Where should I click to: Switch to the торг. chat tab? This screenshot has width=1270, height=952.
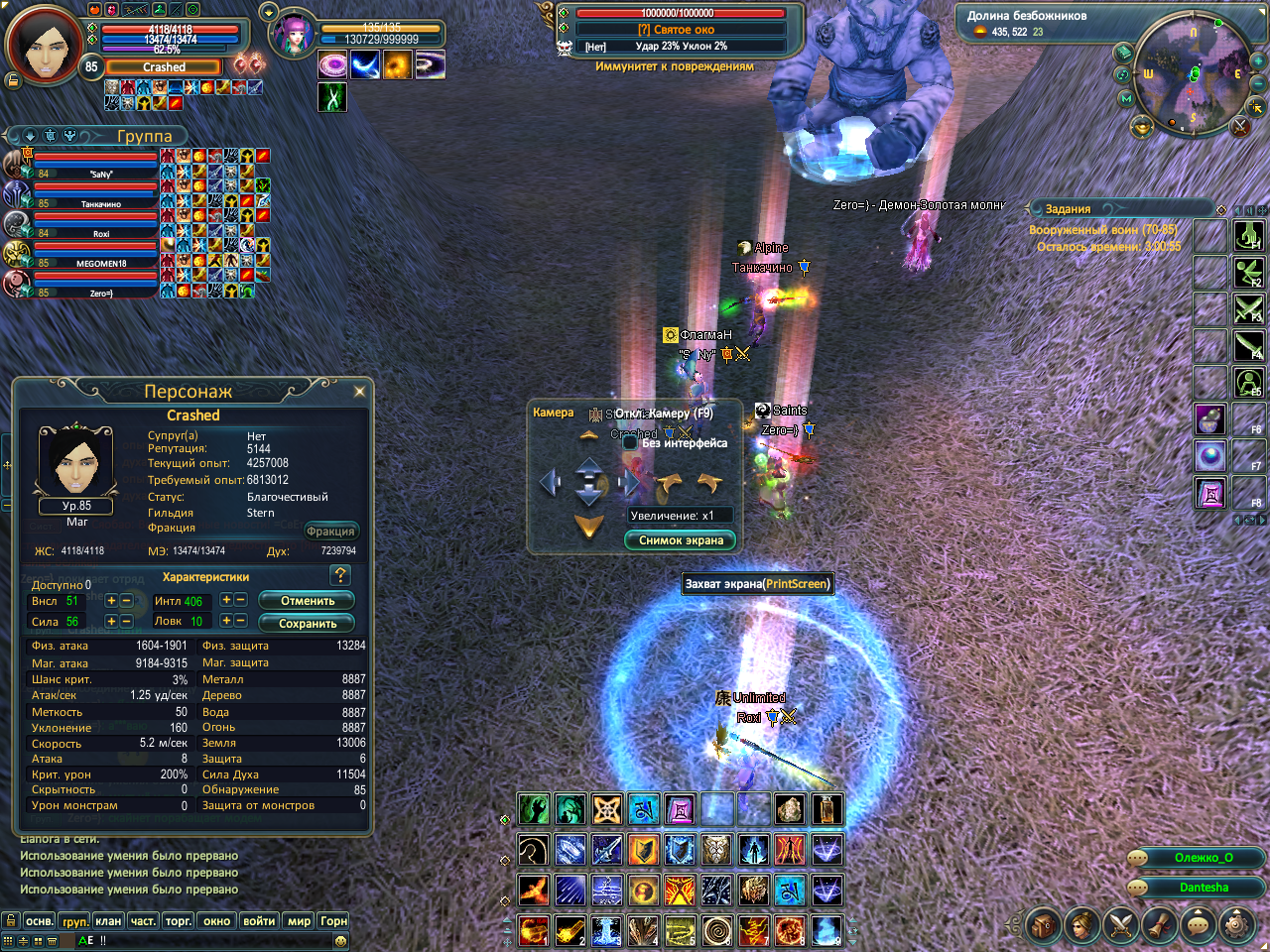pyautogui.click(x=179, y=921)
